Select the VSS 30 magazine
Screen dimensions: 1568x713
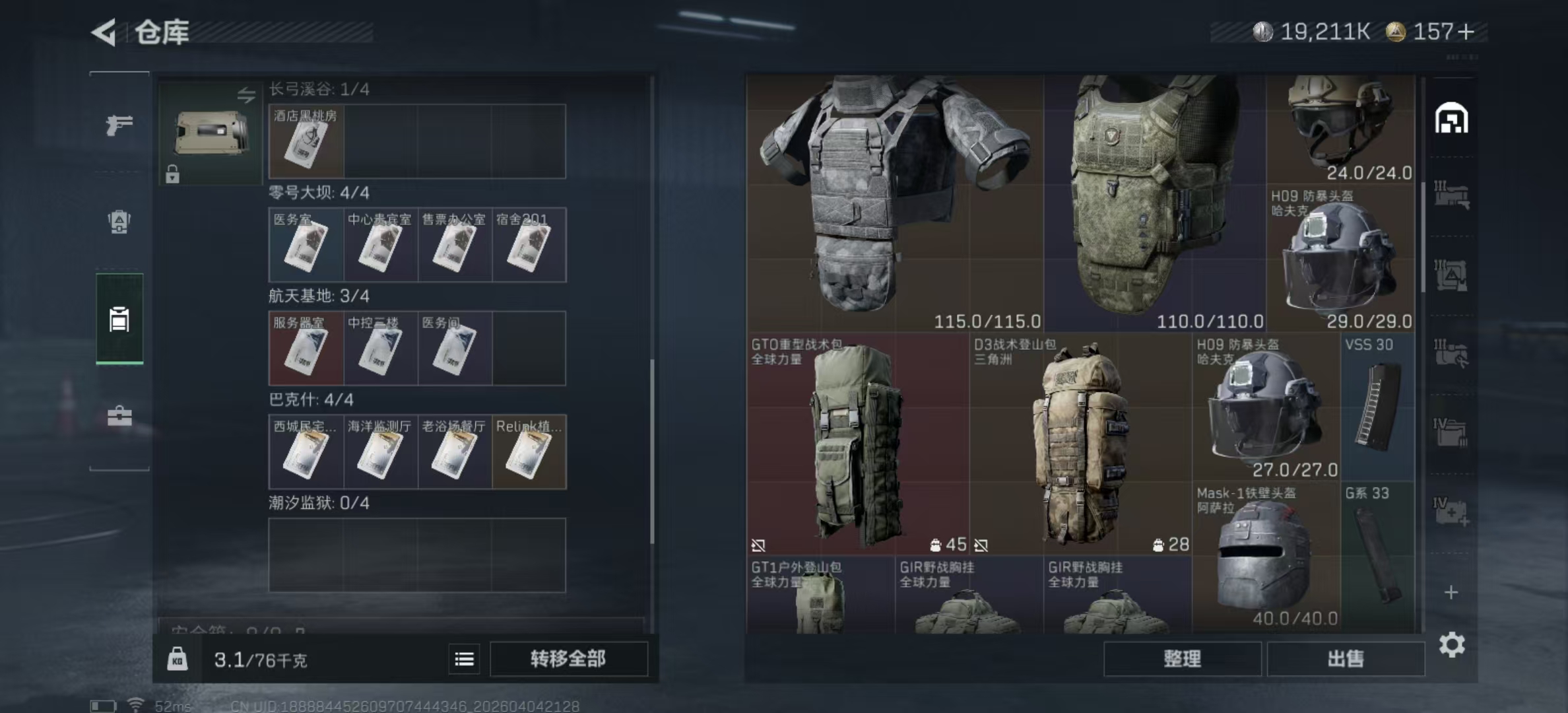click(1378, 407)
